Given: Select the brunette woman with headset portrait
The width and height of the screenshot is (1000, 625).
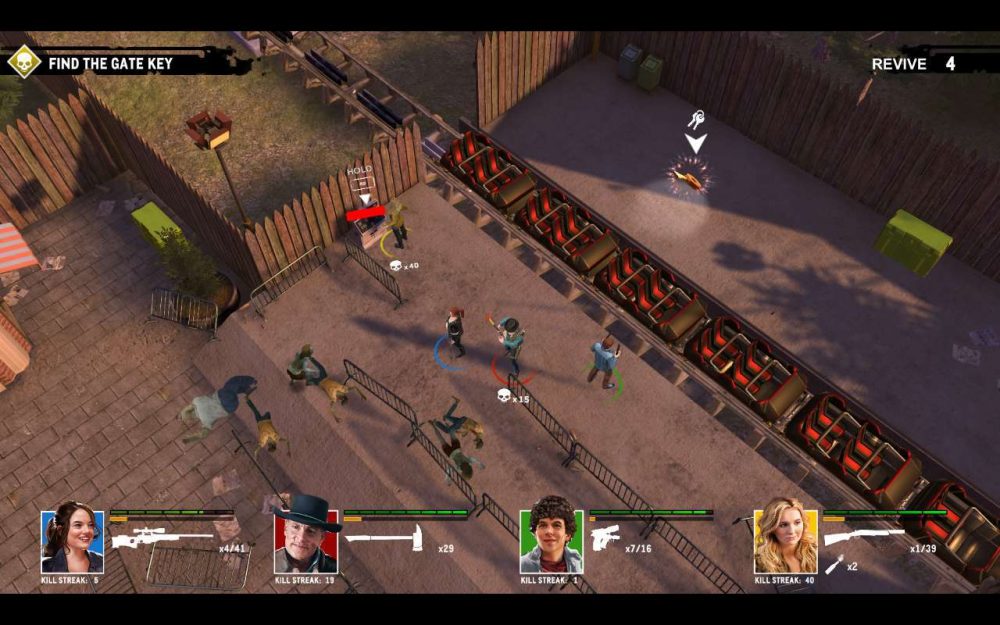Looking at the screenshot, I should click(72, 541).
